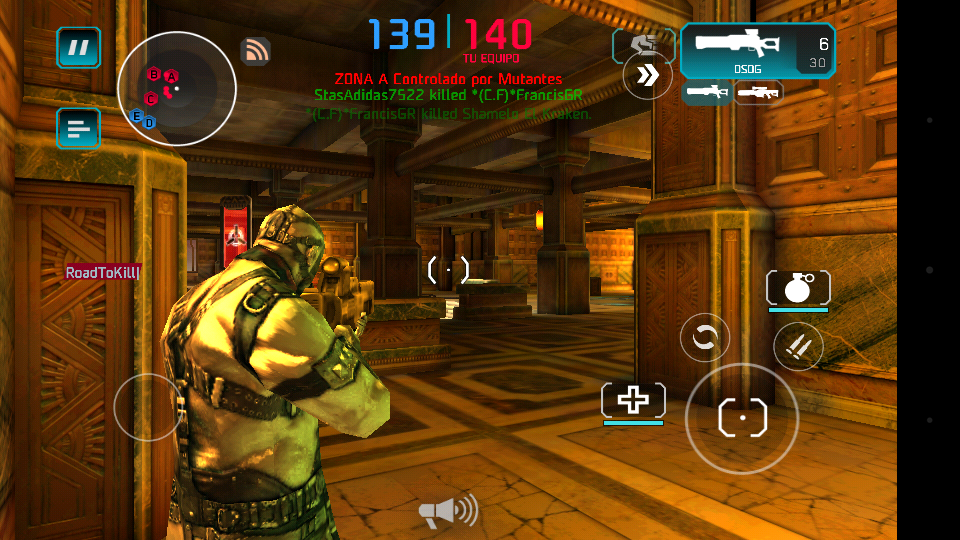Reload using the circular arrows button
The height and width of the screenshot is (540, 960).
pos(704,338)
